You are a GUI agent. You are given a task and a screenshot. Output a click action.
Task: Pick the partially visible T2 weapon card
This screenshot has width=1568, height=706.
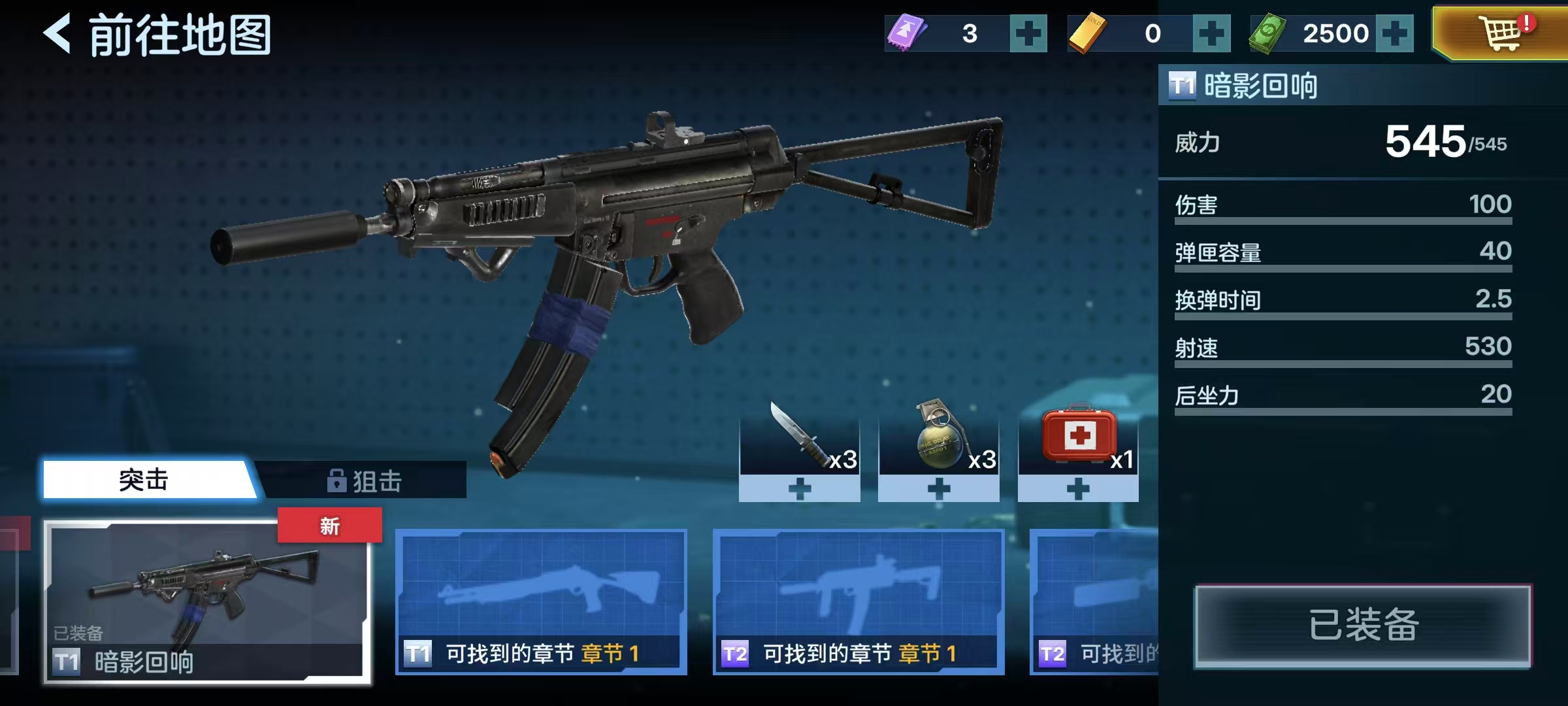[1094, 601]
